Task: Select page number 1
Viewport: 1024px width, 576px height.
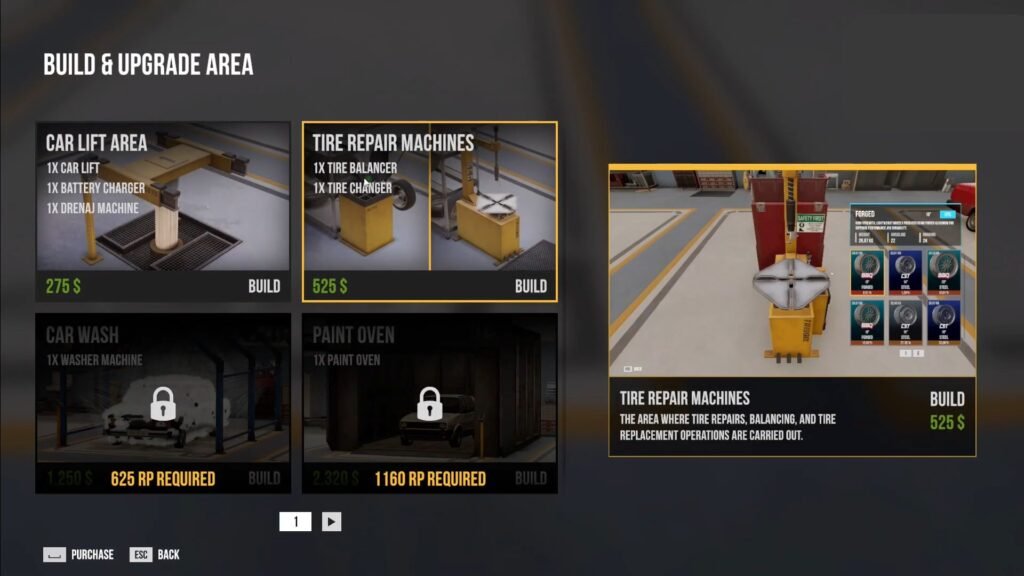Action: pyautogui.click(x=295, y=521)
